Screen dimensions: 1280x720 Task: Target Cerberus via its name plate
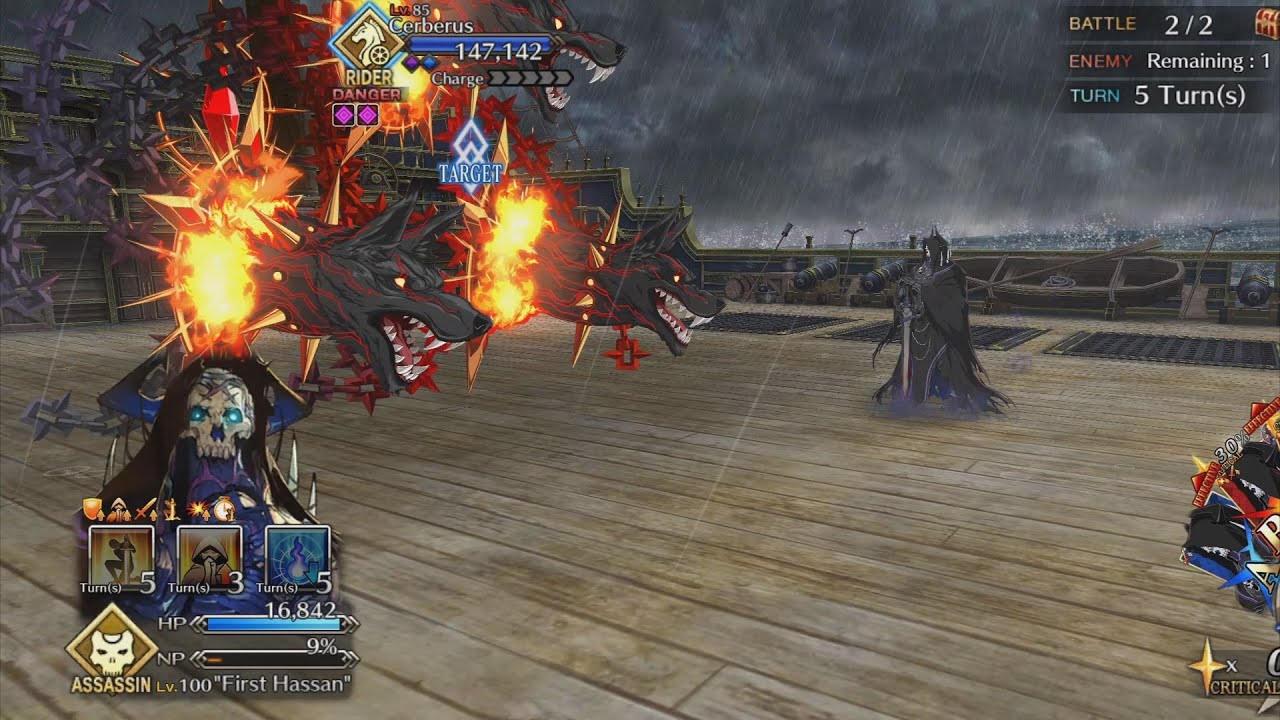[x=431, y=26]
